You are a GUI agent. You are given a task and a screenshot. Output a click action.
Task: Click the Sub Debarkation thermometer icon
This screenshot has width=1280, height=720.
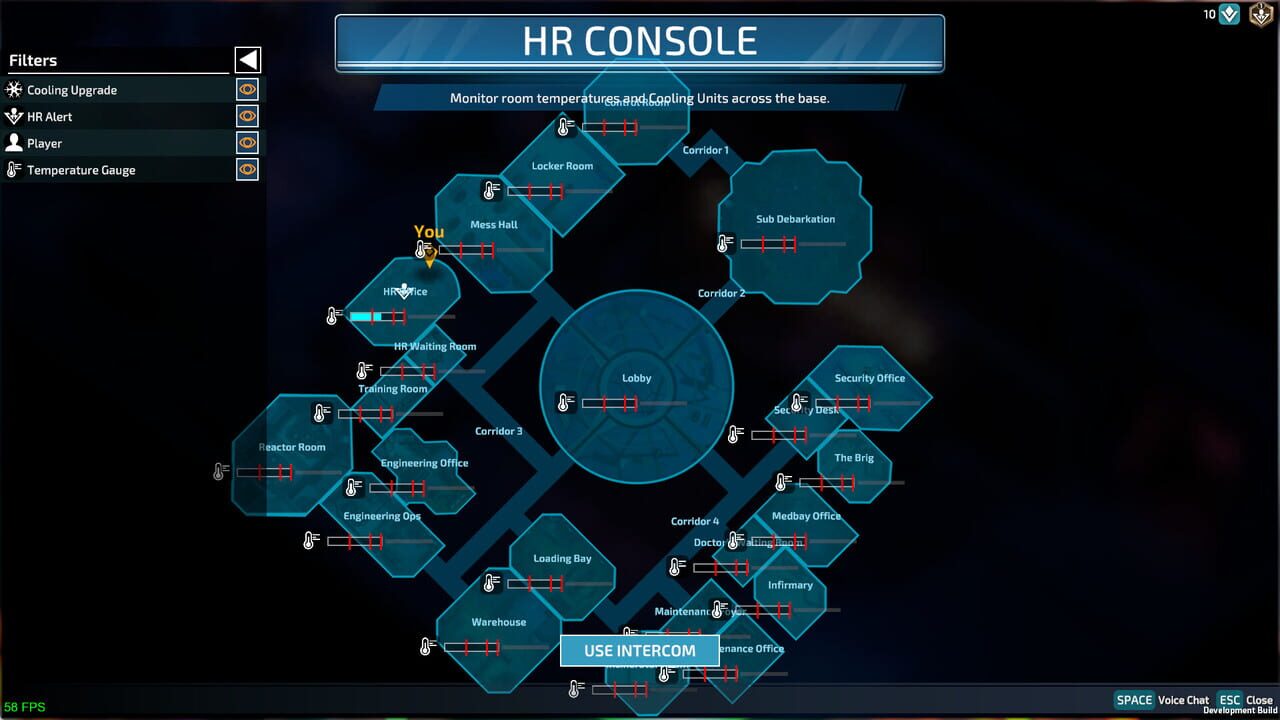724,241
